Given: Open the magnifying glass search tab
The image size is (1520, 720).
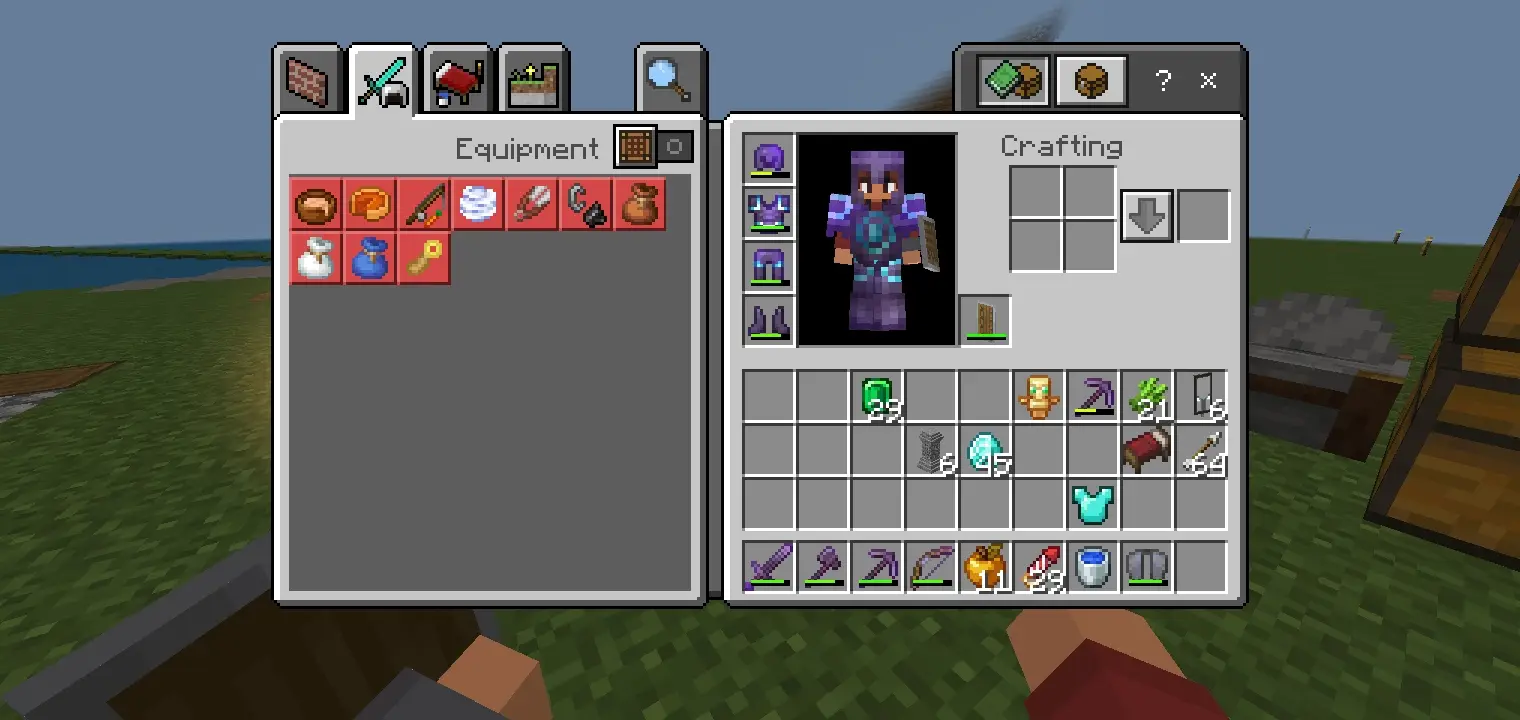Looking at the screenshot, I should click(x=669, y=80).
